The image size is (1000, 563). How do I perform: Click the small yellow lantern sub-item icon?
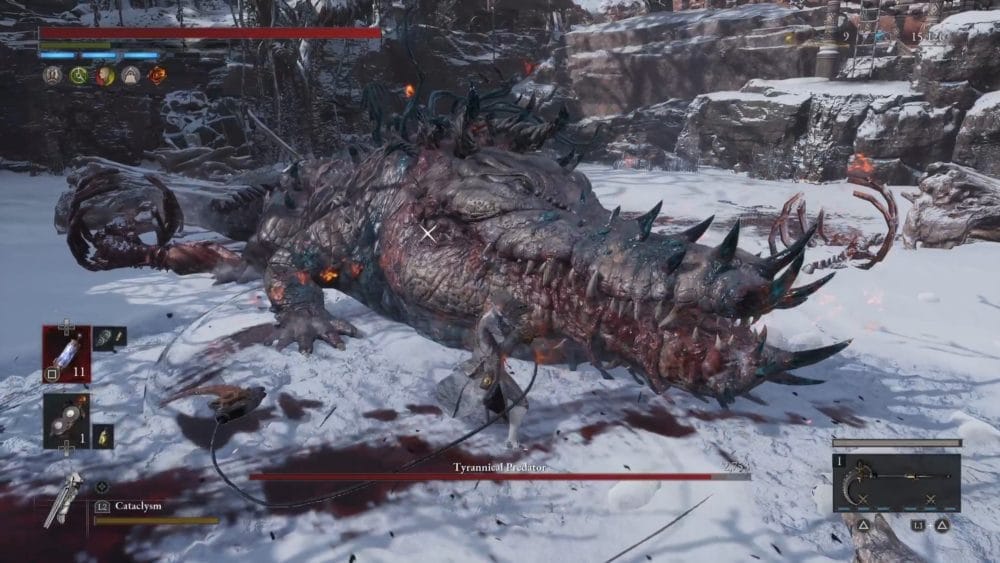coord(102,436)
